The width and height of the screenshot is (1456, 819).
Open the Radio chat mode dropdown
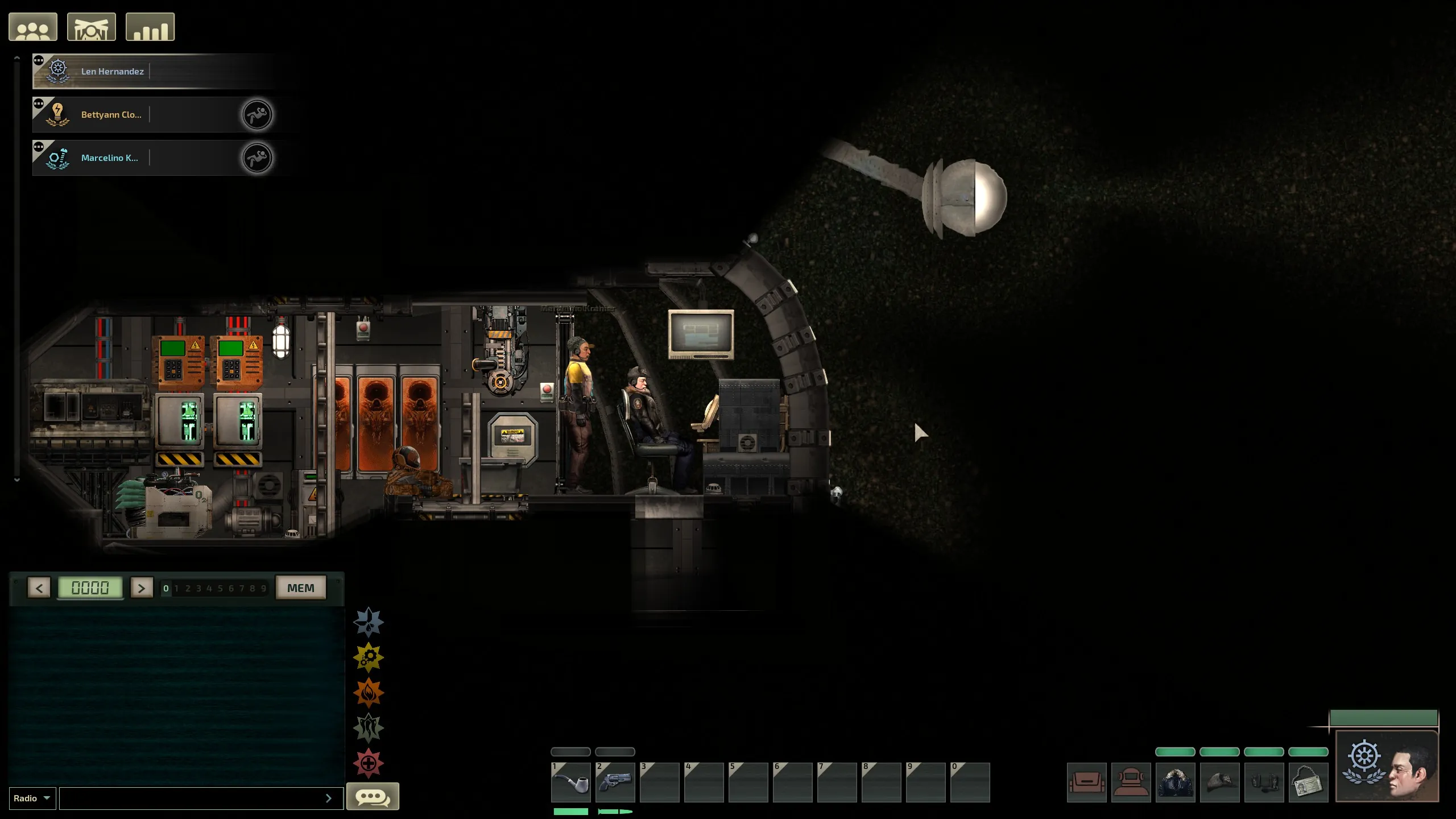(x=32, y=799)
